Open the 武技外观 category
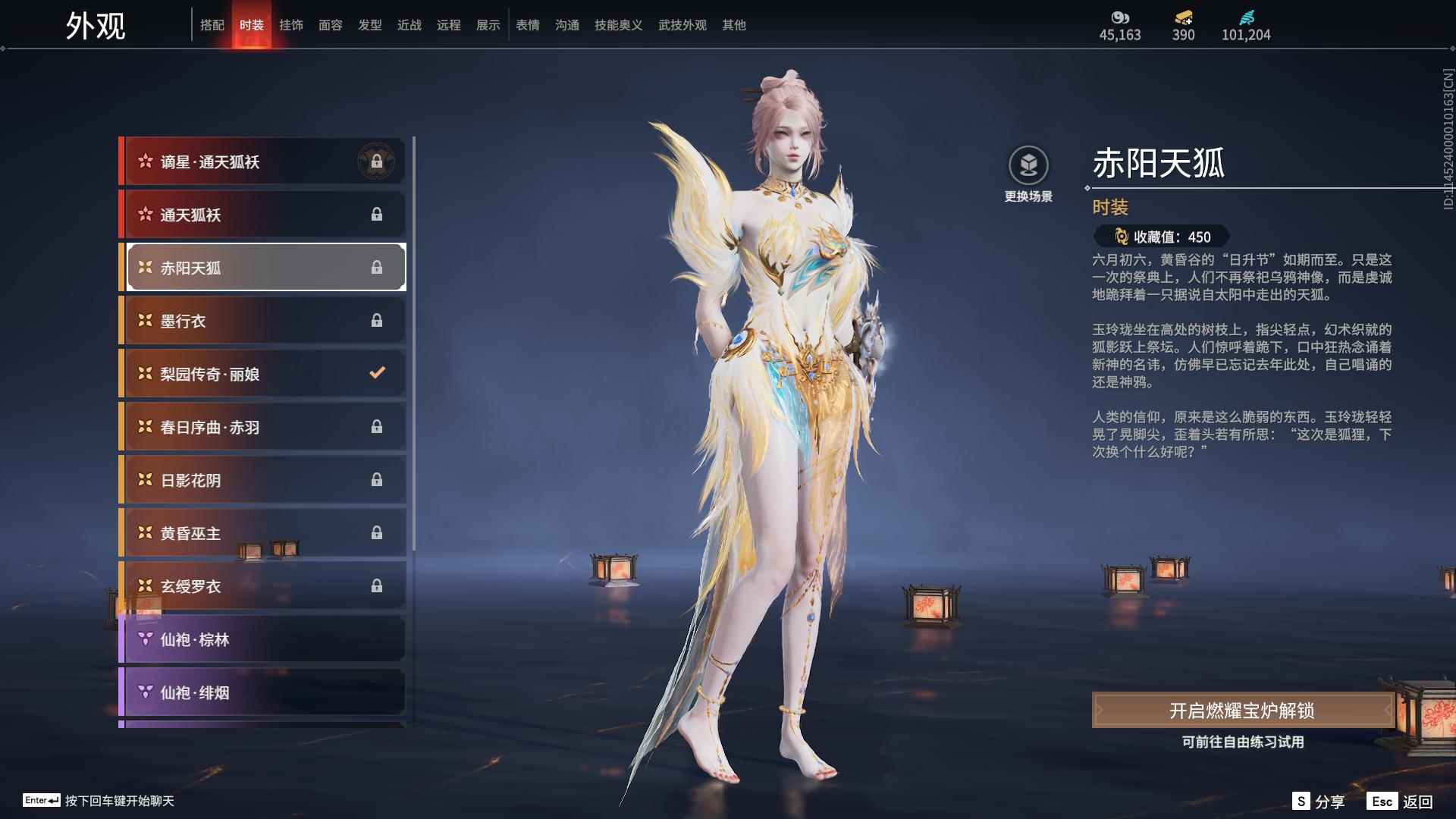 681,24
